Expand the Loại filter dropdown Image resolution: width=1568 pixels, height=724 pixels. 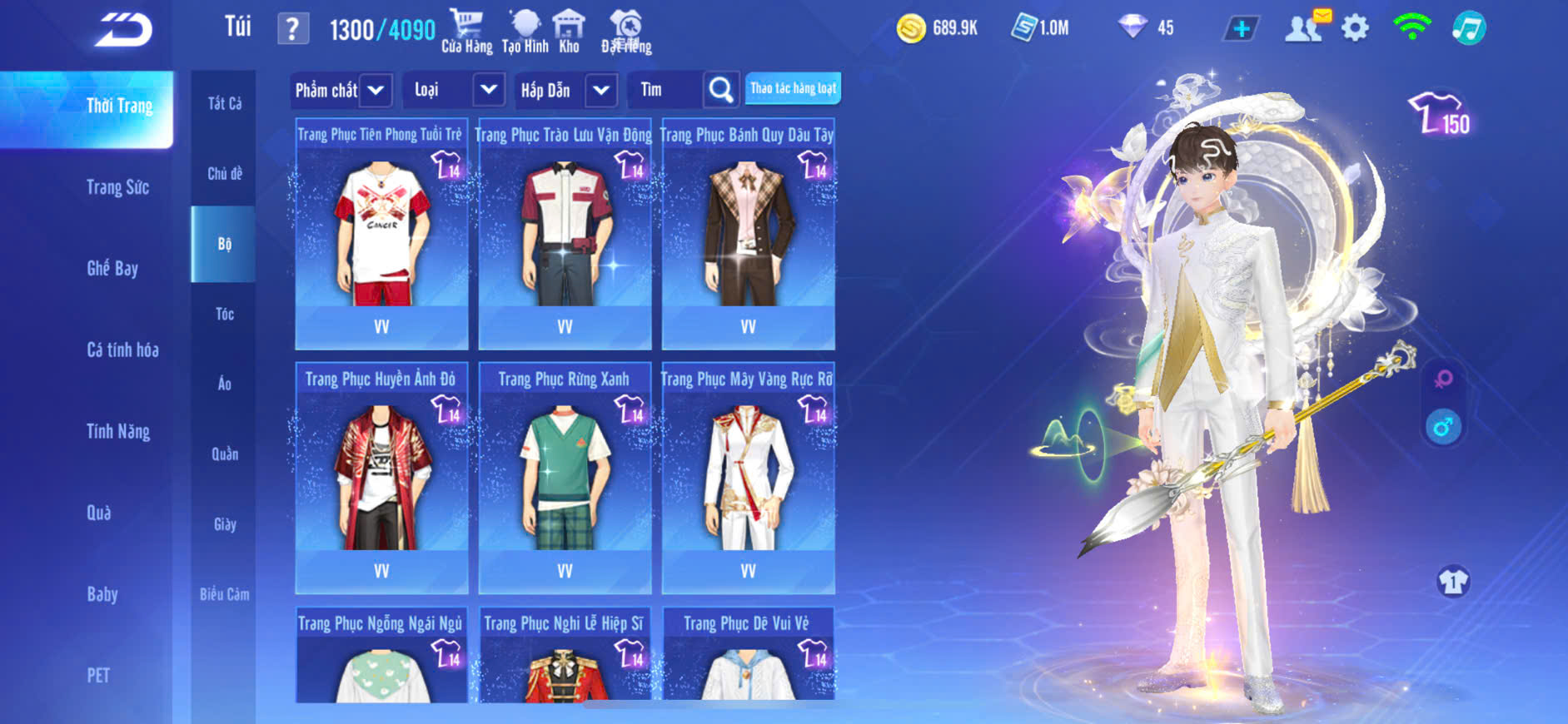(489, 90)
